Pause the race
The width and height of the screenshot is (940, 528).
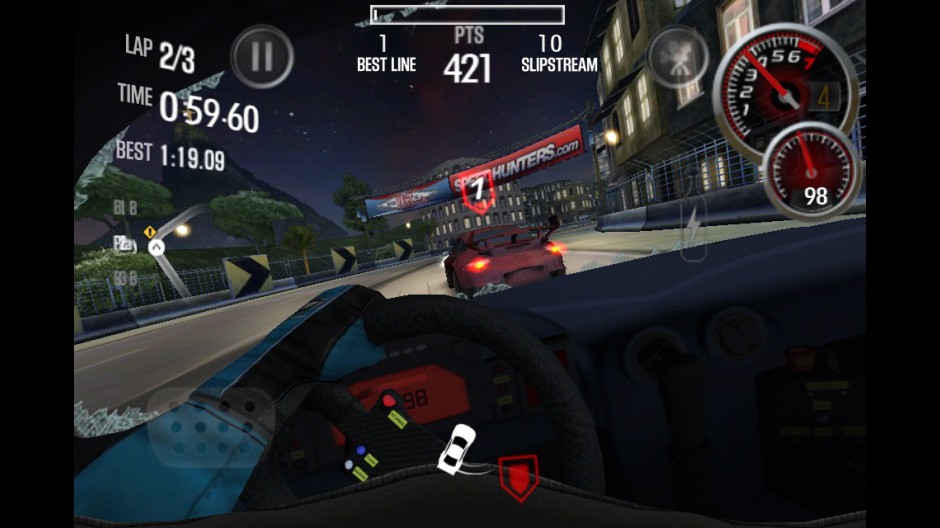click(x=262, y=57)
